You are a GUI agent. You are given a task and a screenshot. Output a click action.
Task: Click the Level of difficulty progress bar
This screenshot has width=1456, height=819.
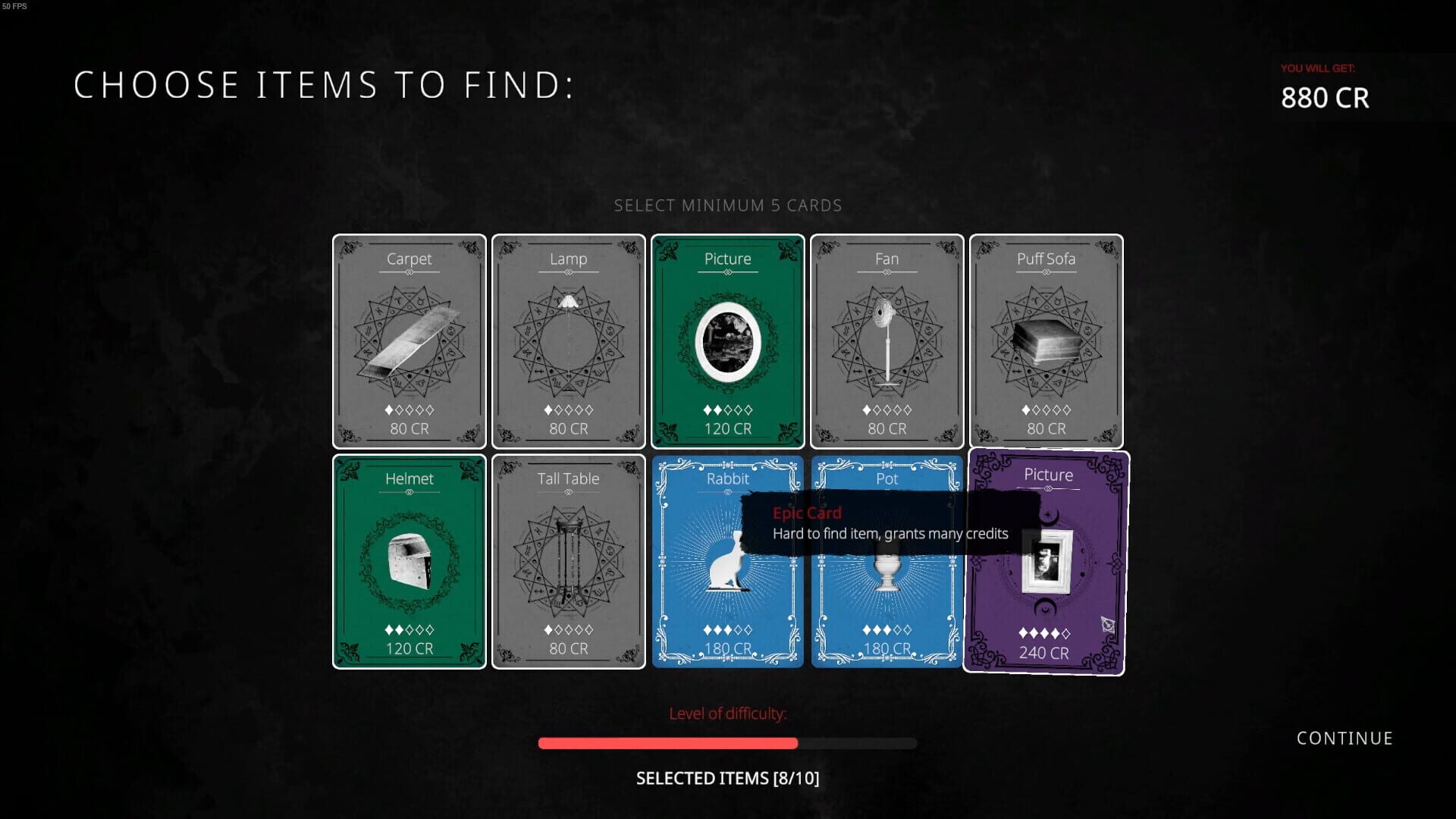tap(727, 743)
